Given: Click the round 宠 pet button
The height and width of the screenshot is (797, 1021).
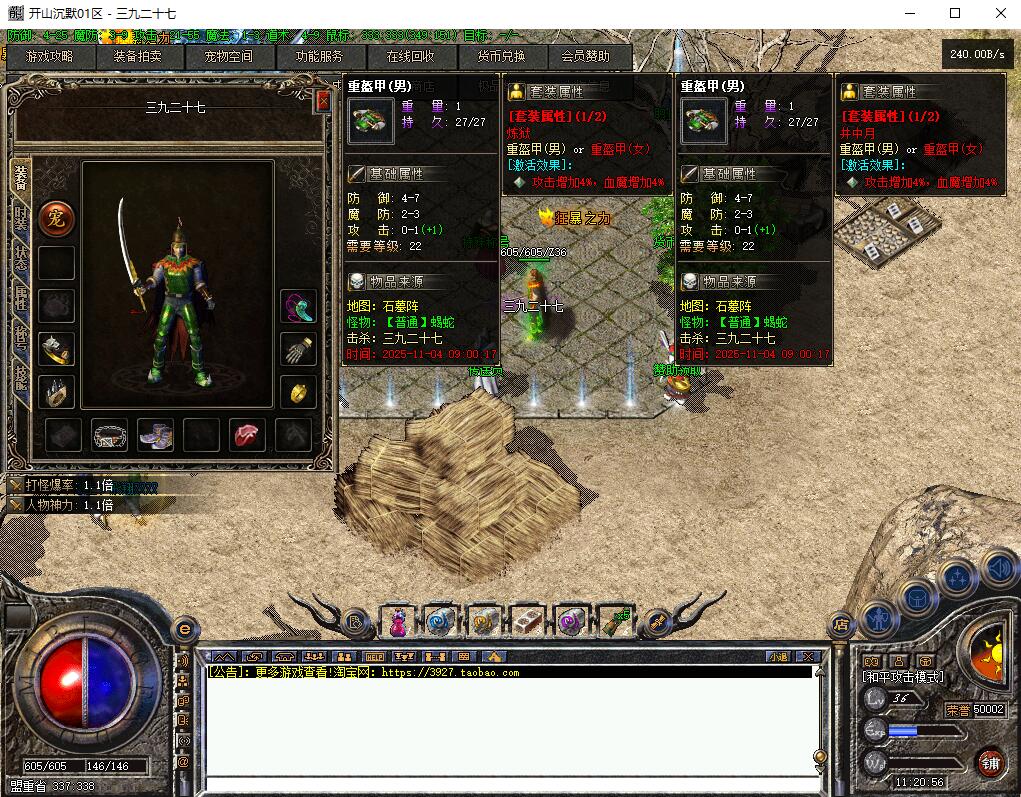Looking at the screenshot, I should pyautogui.click(x=56, y=219).
